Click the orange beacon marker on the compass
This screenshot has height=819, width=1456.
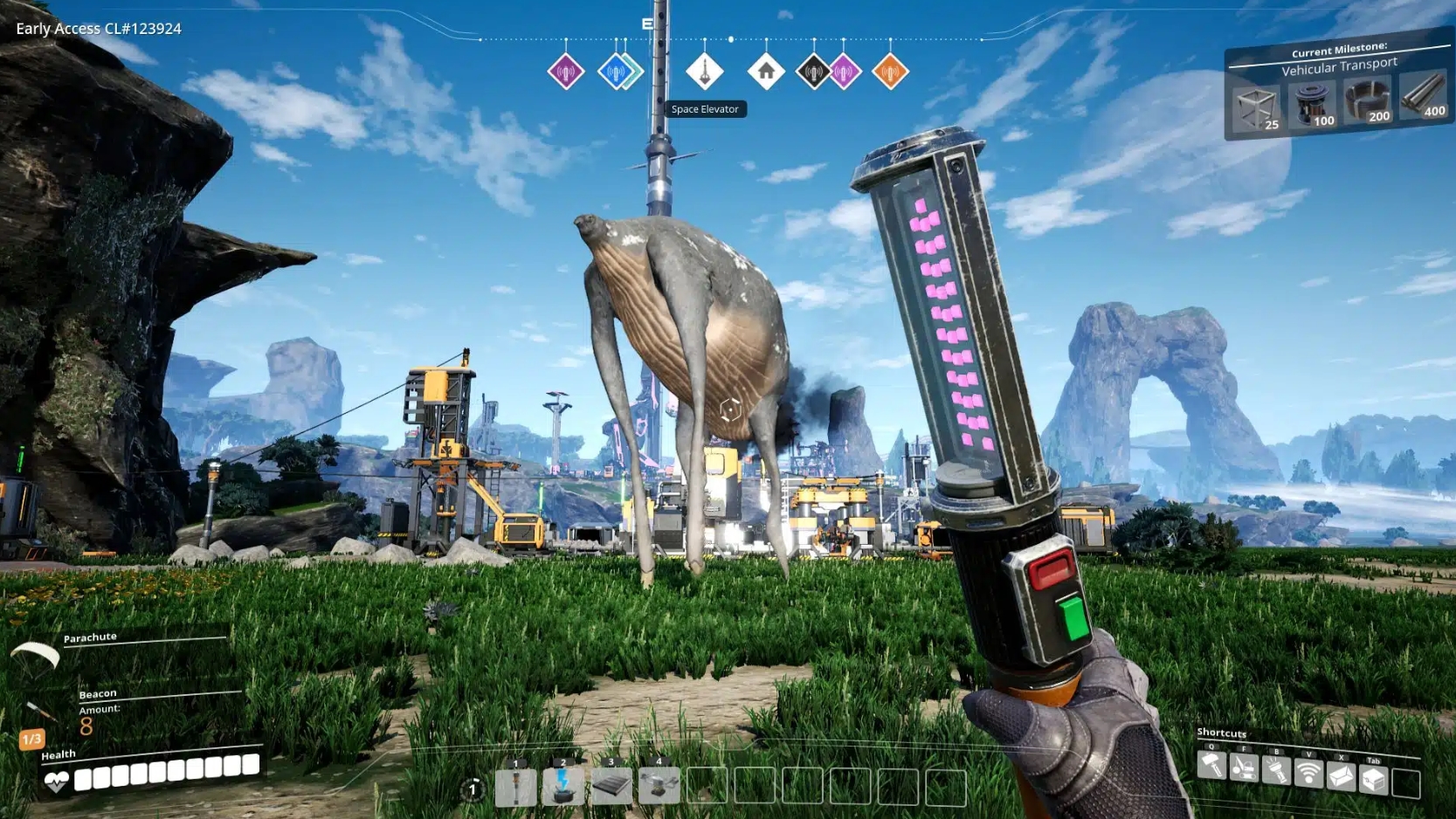(x=891, y=72)
